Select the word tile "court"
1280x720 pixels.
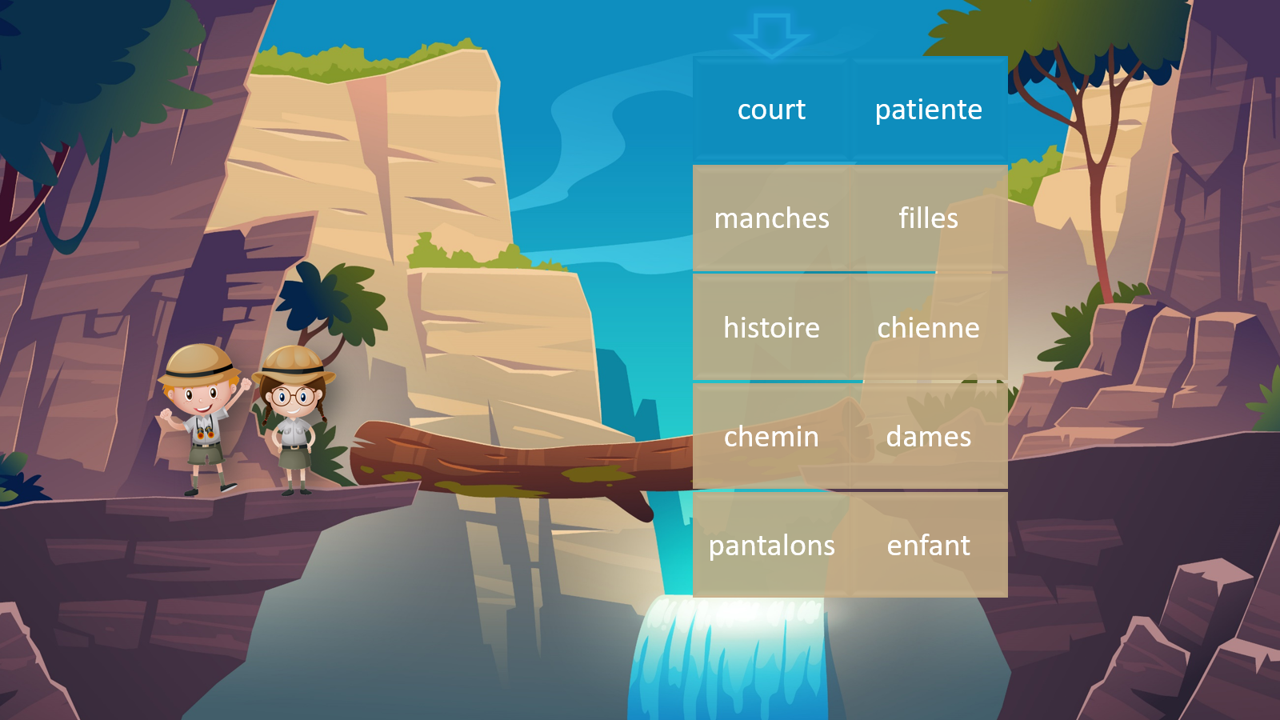click(771, 110)
